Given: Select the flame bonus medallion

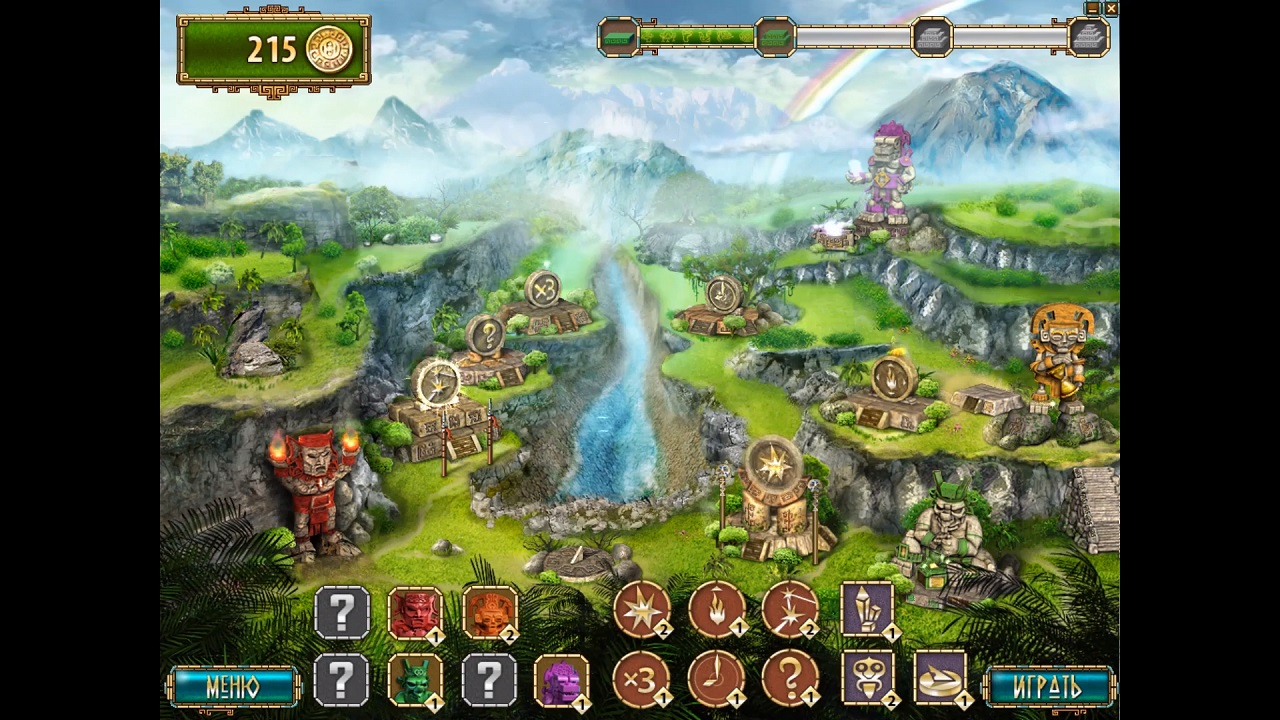Looking at the screenshot, I should 716,609.
